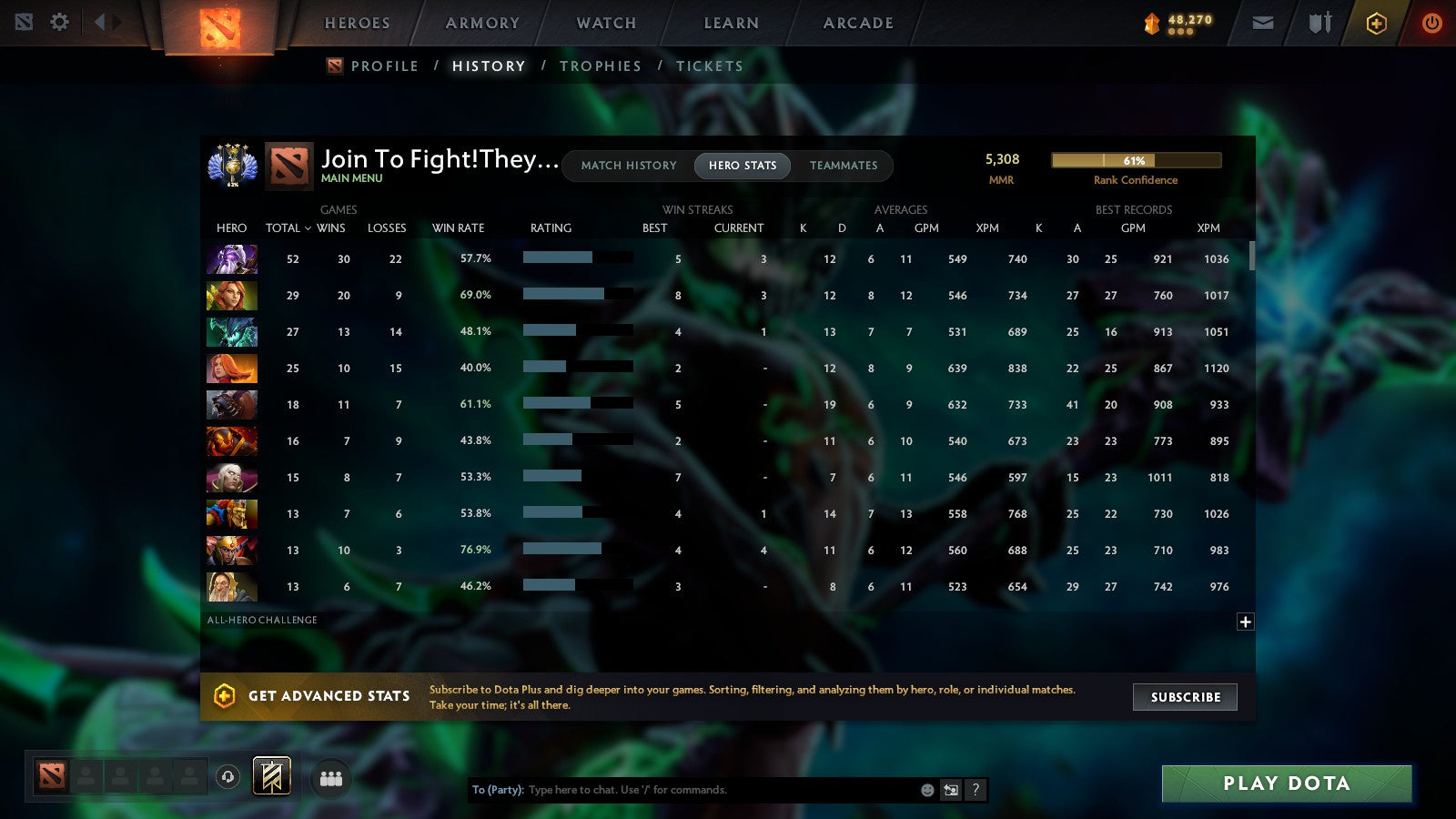The height and width of the screenshot is (819, 1456).
Task: Open the Dota Plus hexagon icon in header
Action: pyautogui.click(x=1377, y=22)
